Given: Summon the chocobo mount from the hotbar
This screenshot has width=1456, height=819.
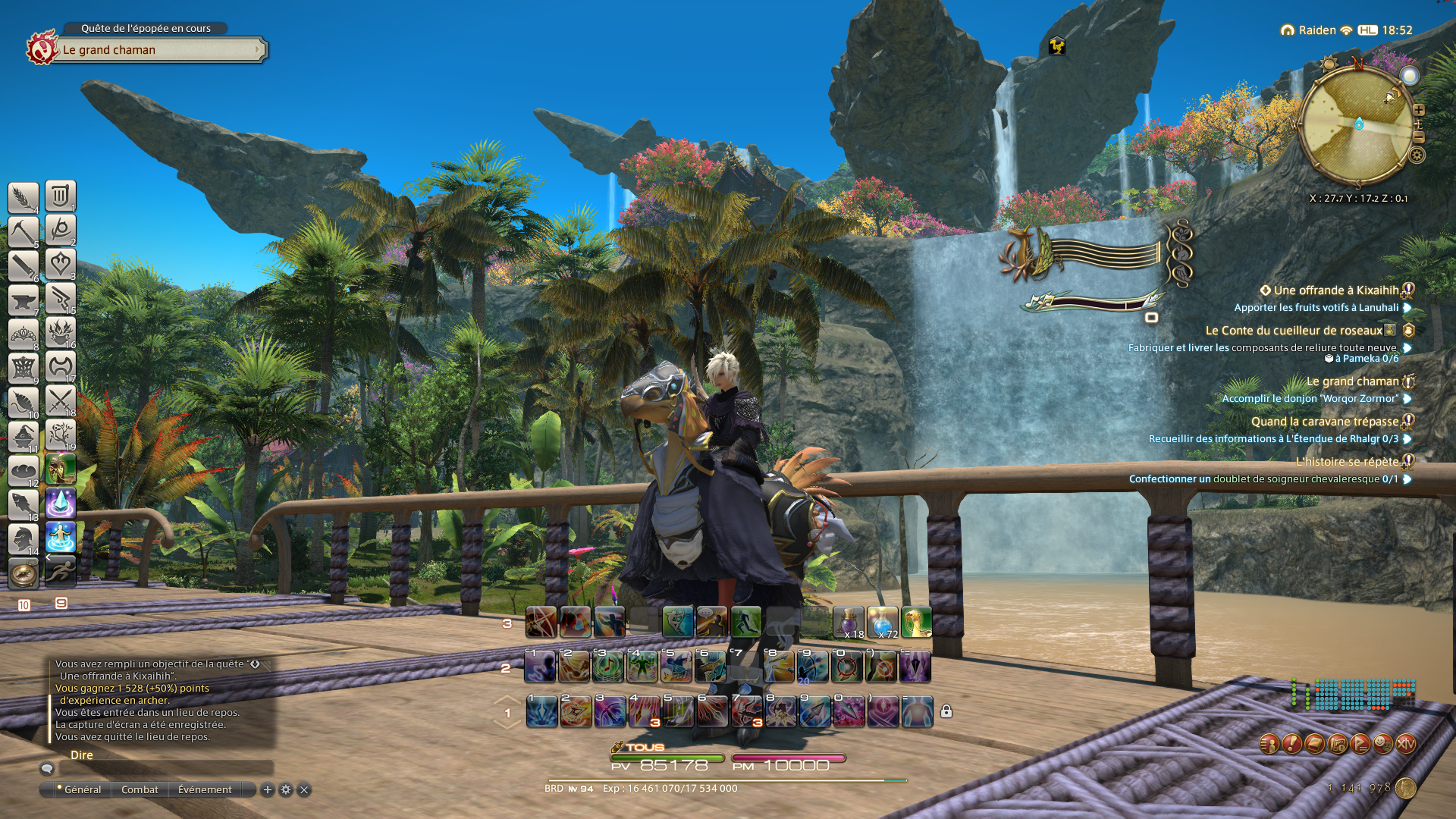Looking at the screenshot, I should click(x=916, y=623).
